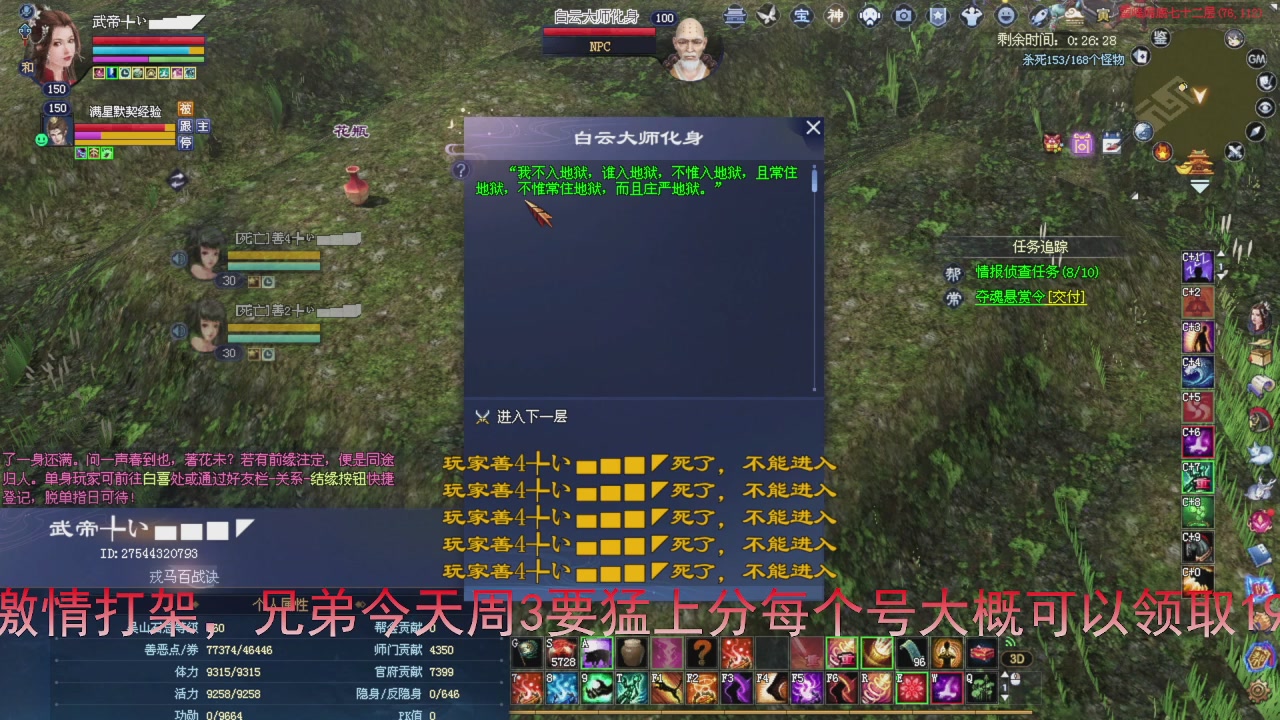Open the calendar daily events icon

click(x=1112, y=143)
